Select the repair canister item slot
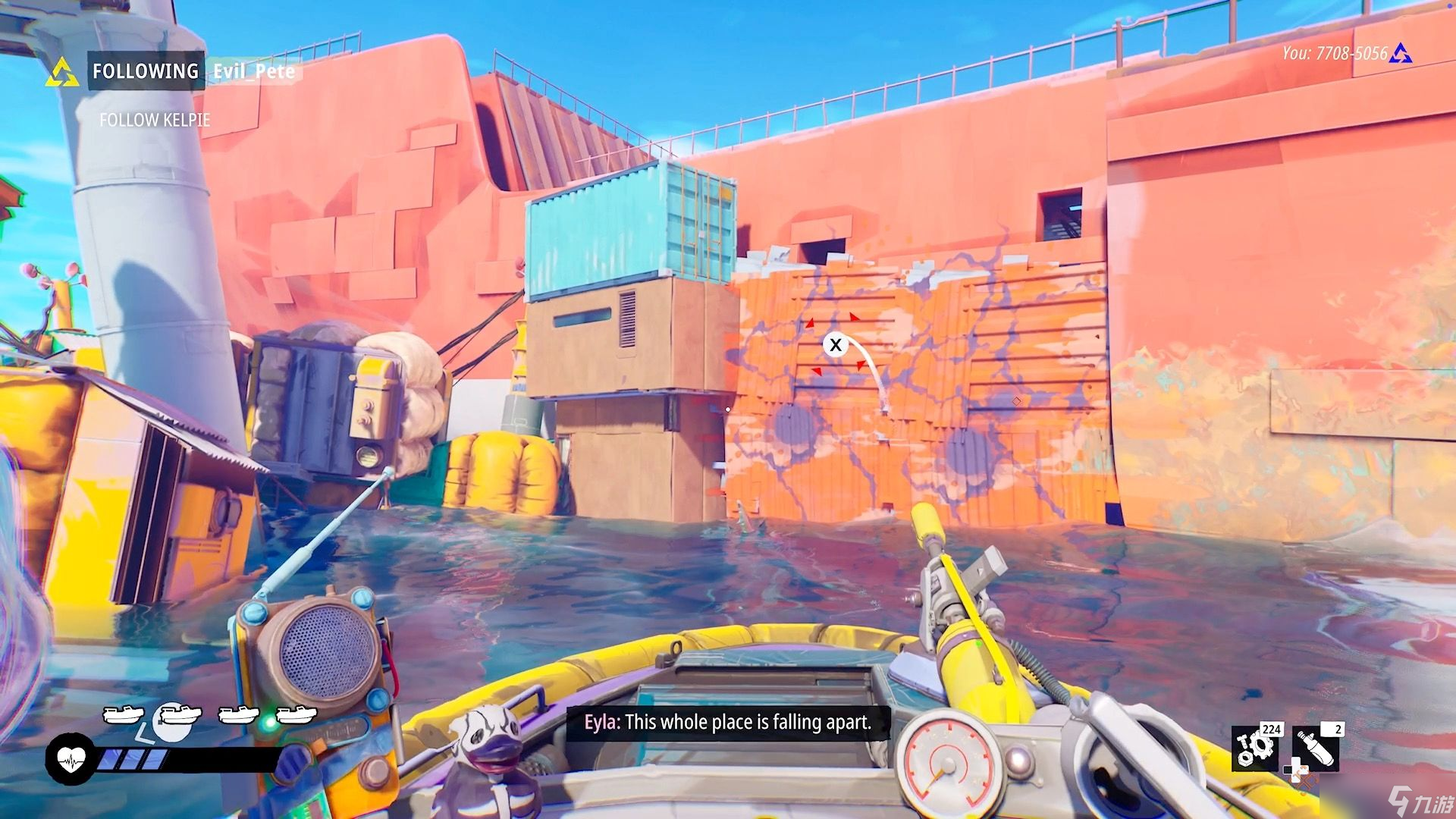The image size is (1456, 819). coord(1316,747)
